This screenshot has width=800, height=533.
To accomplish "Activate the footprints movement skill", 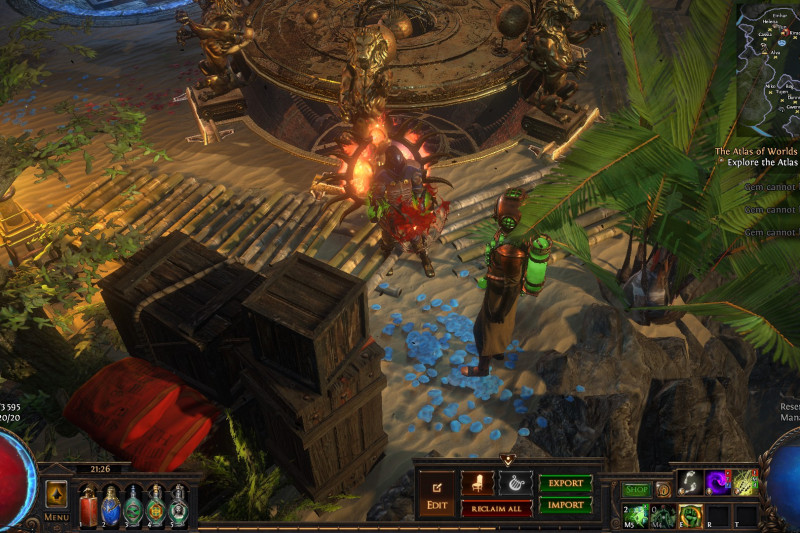I will (x=692, y=482).
